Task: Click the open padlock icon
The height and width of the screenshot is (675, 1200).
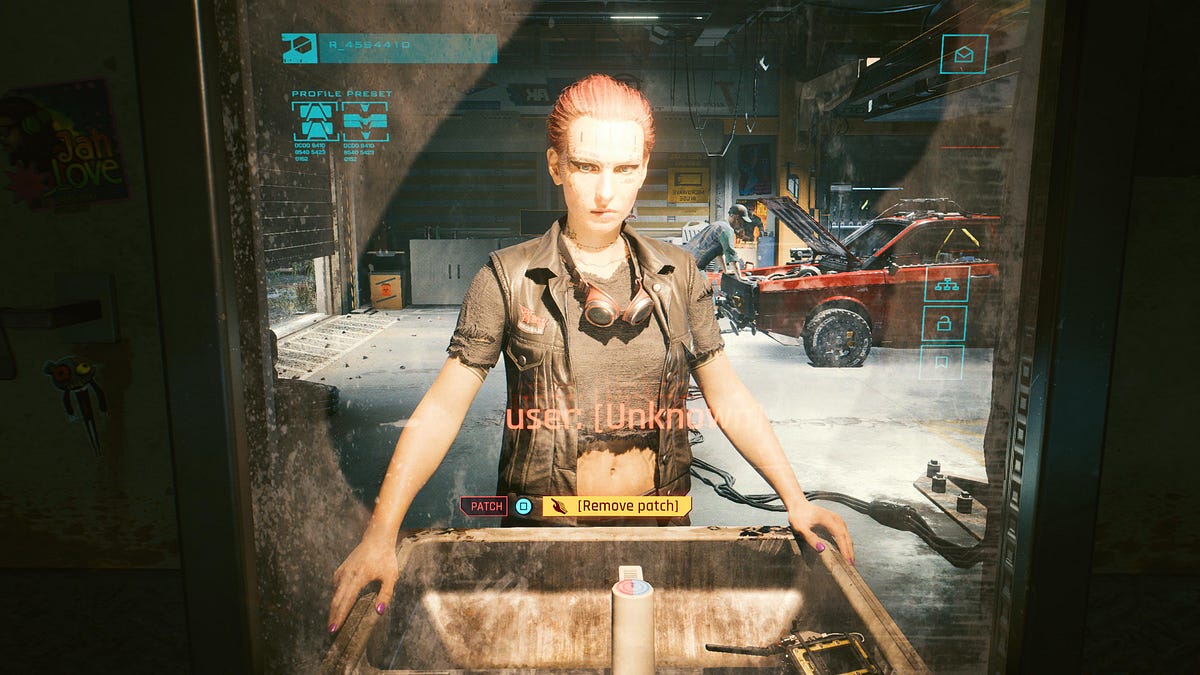Action: point(943,323)
